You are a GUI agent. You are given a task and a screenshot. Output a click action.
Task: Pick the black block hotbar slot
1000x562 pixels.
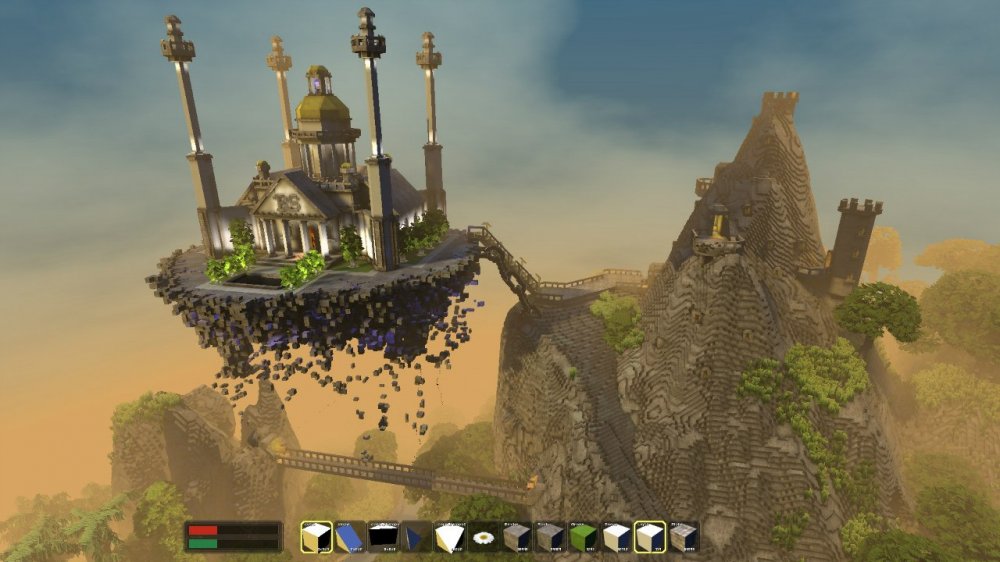point(383,537)
